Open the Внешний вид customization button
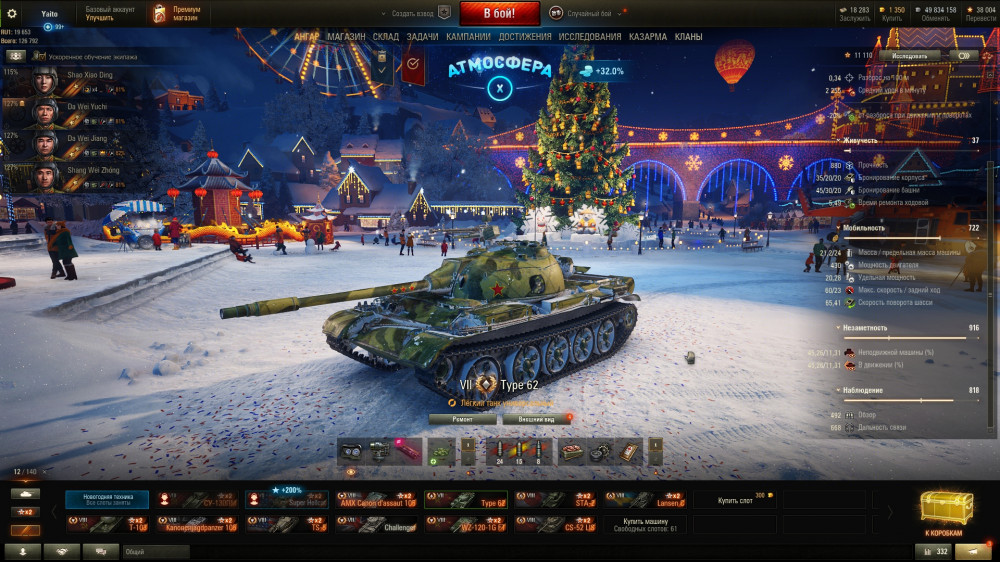Image resolution: width=1000 pixels, height=562 pixels. pyautogui.click(x=536, y=420)
